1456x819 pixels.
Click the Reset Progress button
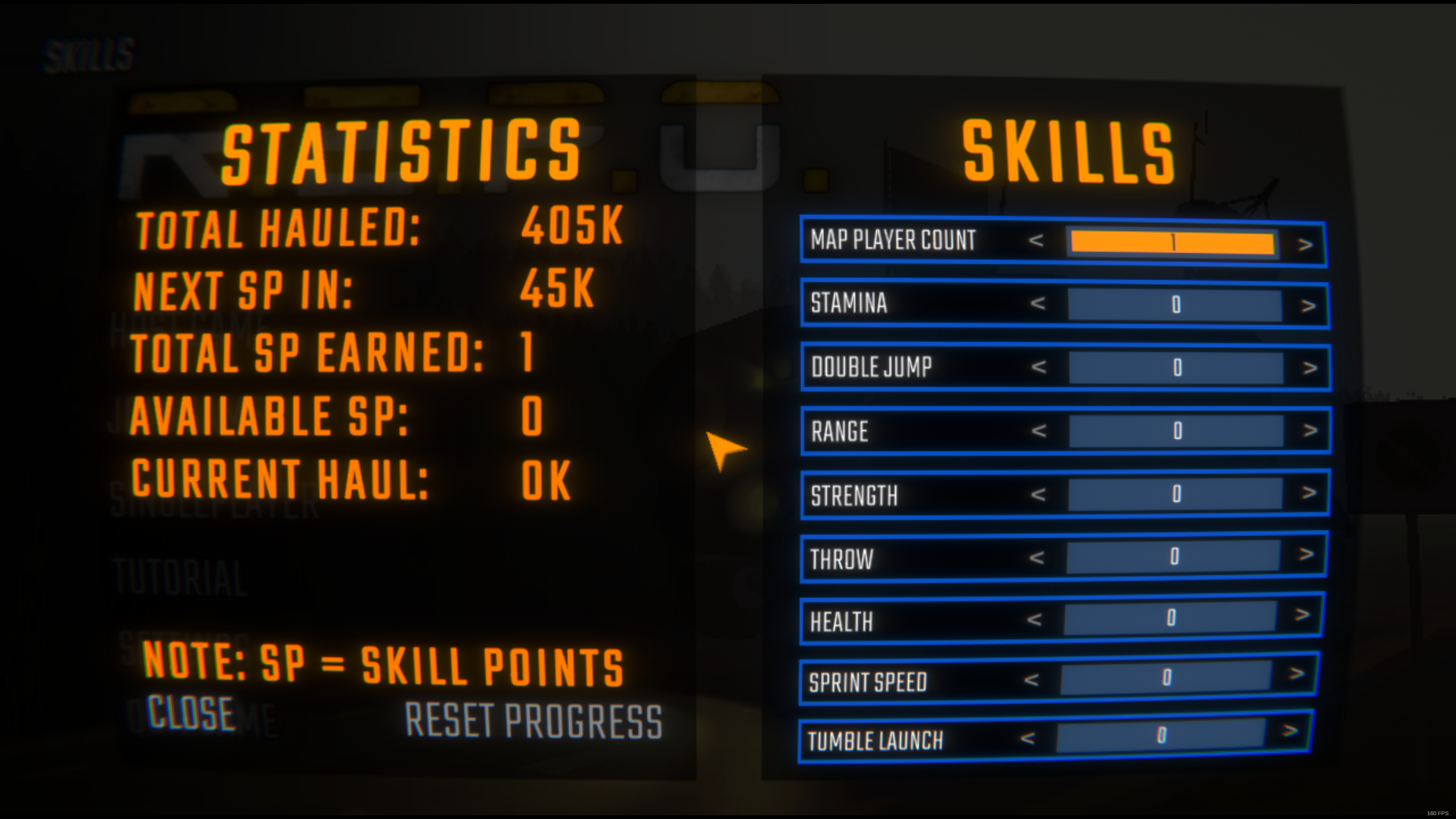tap(533, 721)
